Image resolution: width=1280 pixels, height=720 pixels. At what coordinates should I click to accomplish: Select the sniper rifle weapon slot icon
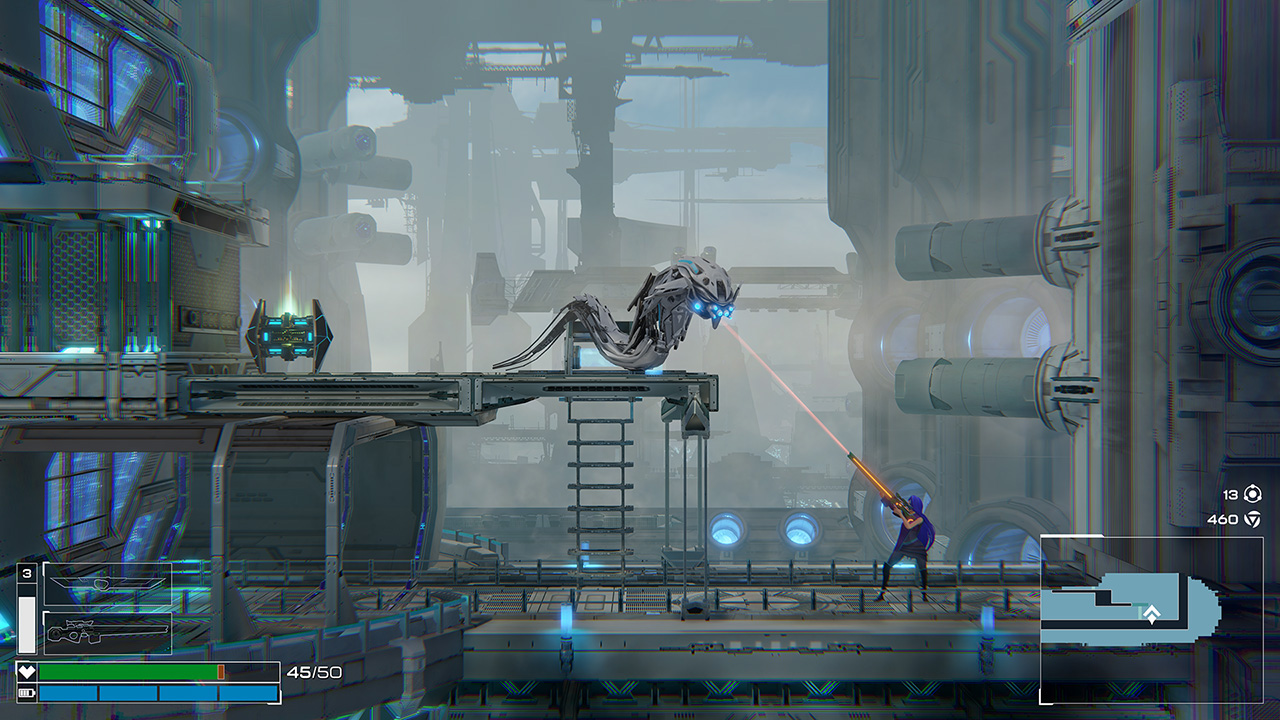click(x=108, y=632)
